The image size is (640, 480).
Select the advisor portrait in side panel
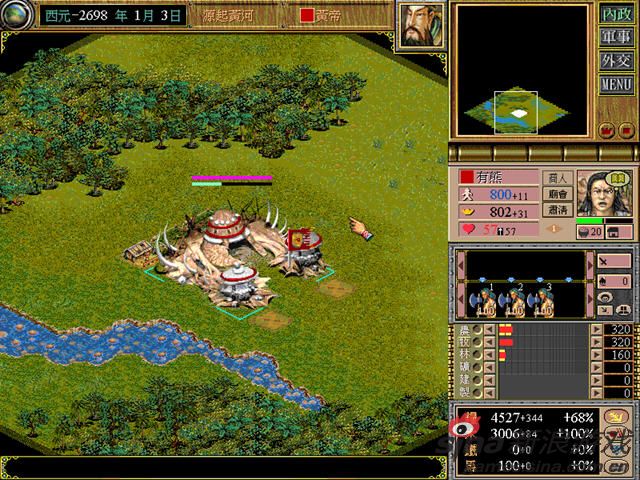[x=603, y=192]
